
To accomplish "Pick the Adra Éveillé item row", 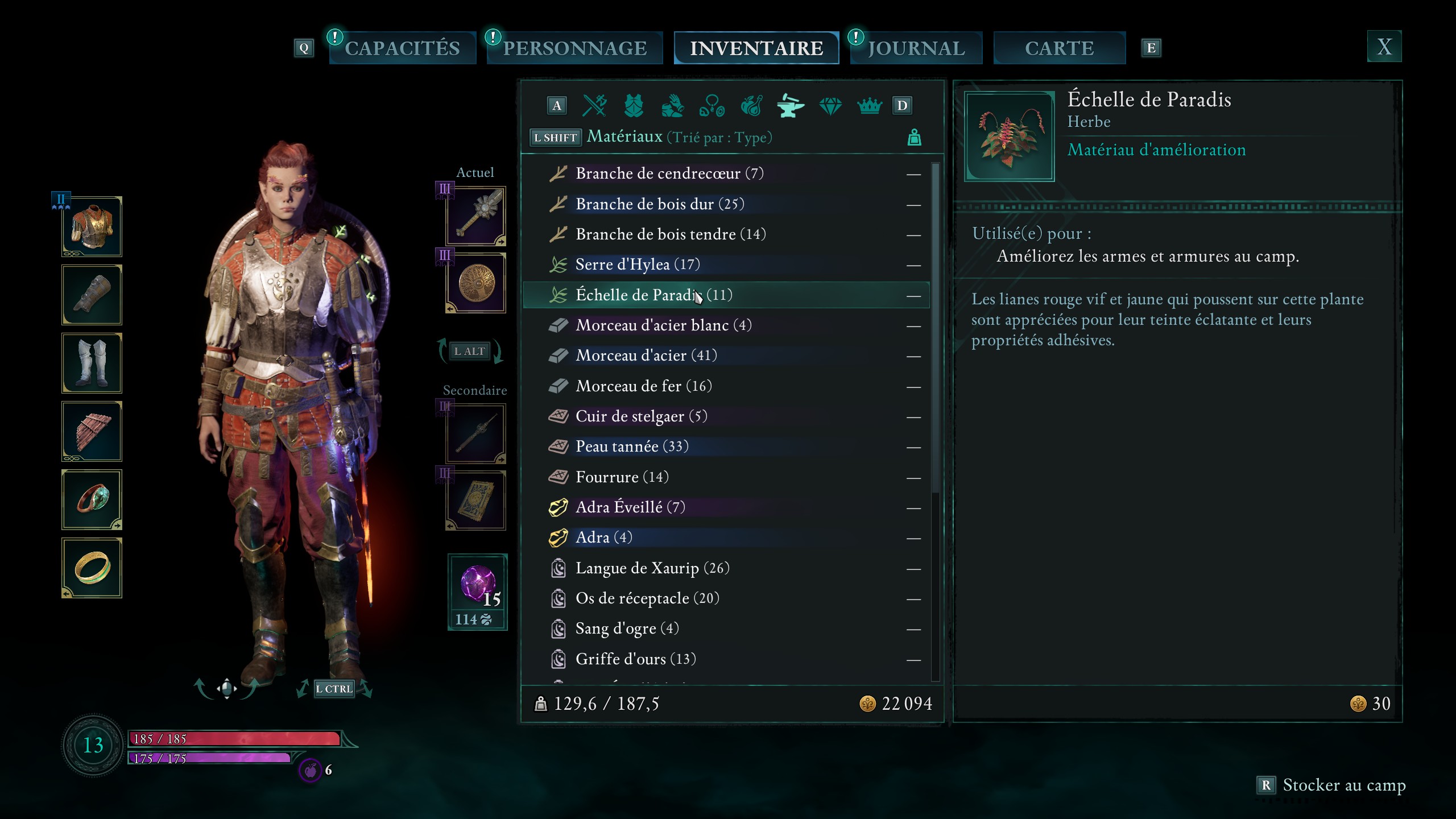I will coord(630,507).
